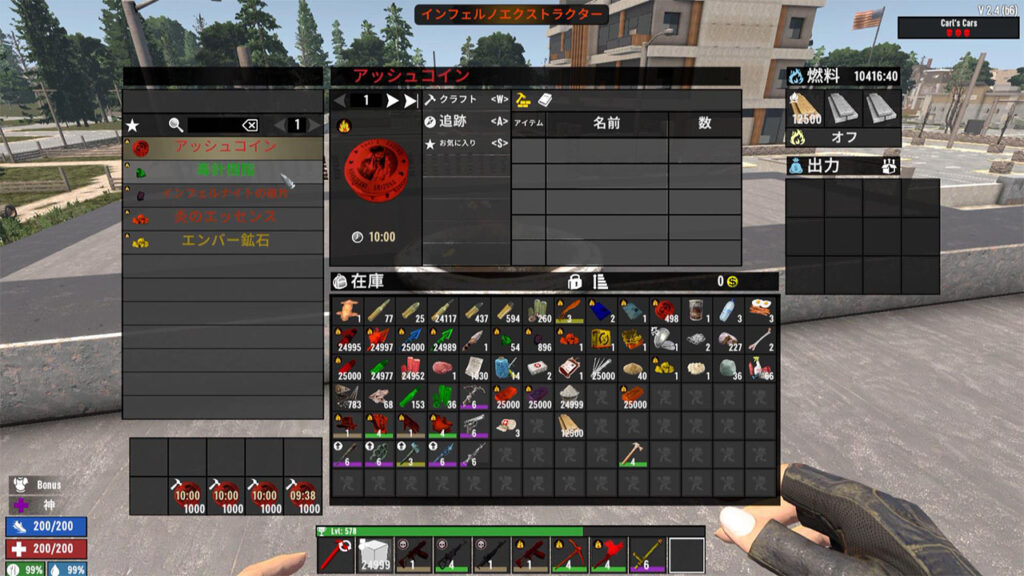The image size is (1024, 576).
Task: Take all items from the output
Action: click(x=888, y=166)
